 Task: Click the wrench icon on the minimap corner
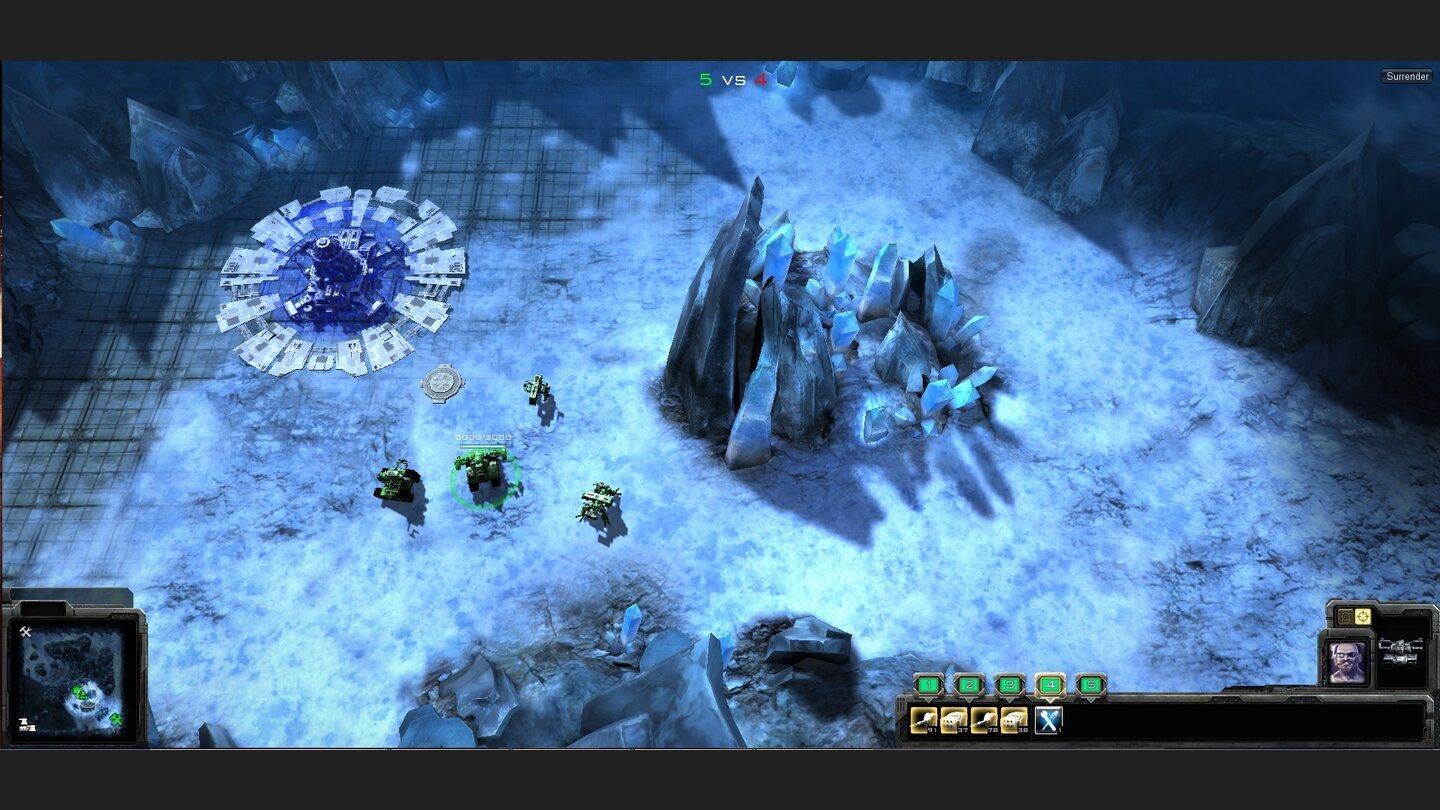click(26, 631)
